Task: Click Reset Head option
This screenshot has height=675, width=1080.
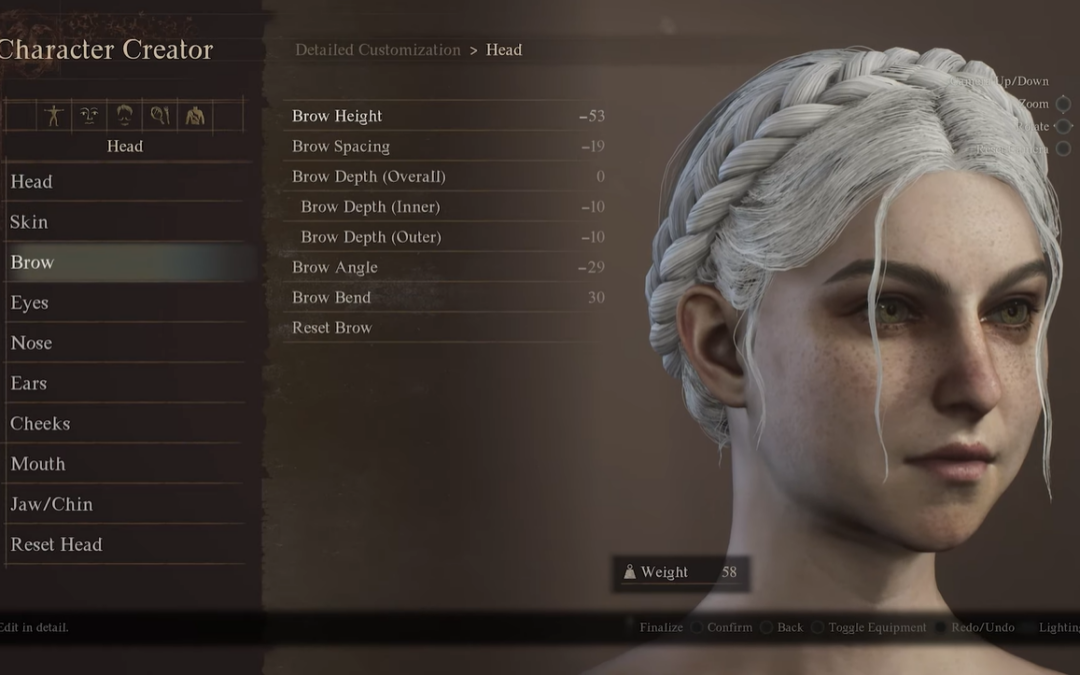Action: pyautogui.click(x=56, y=544)
